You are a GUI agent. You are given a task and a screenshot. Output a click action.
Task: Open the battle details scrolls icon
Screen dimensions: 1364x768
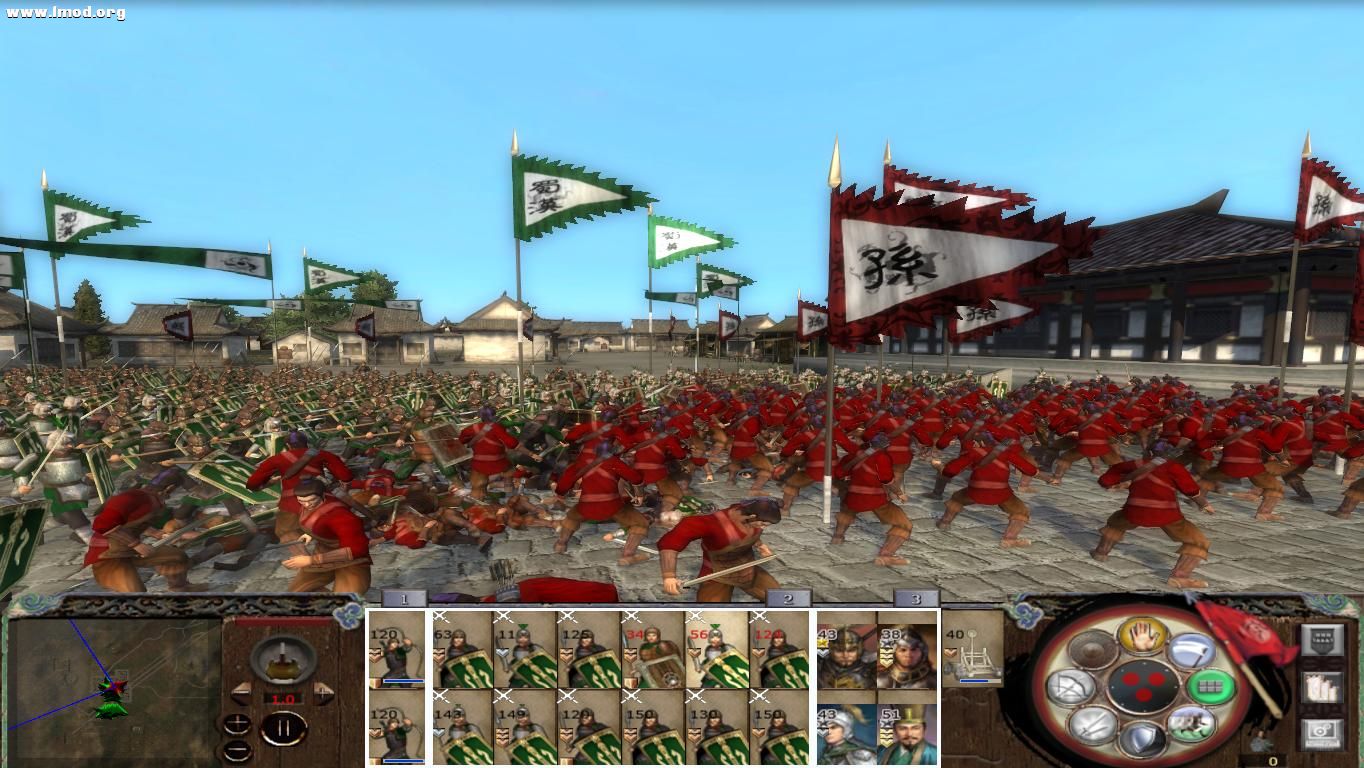click(x=1321, y=688)
